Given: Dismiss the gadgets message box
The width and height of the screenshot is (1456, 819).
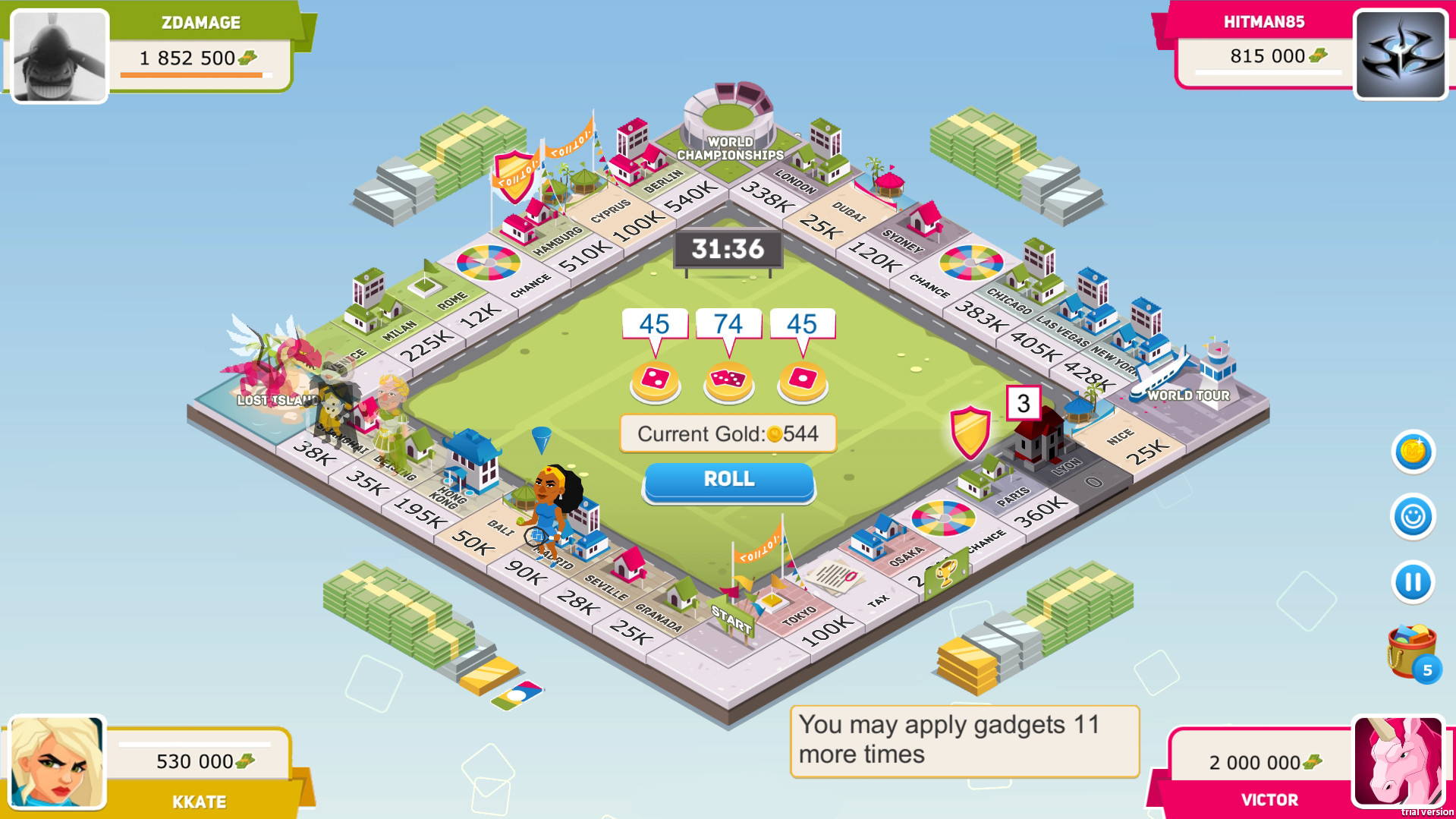Looking at the screenshot, I should (x=964, y=740).
